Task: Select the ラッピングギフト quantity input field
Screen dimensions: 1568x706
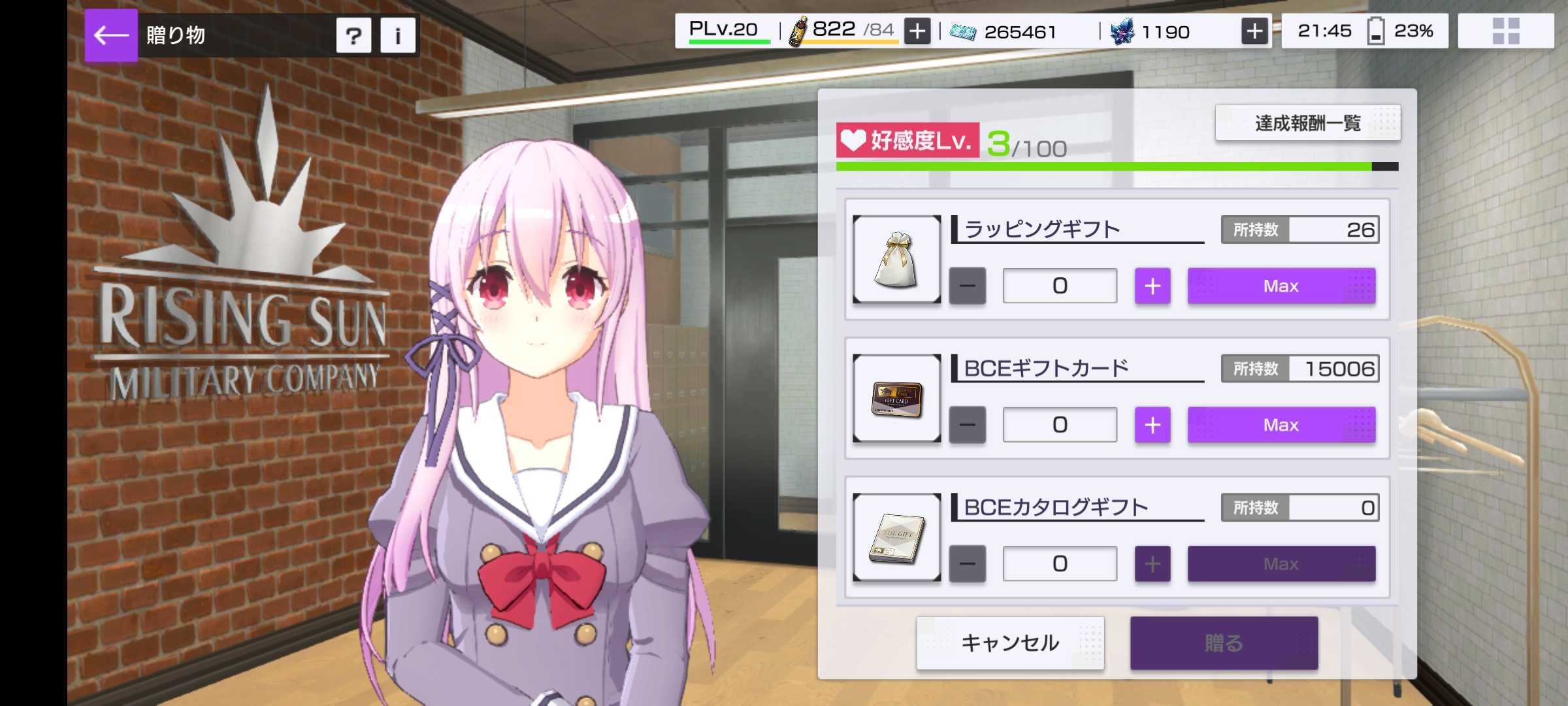Action: [1059, 286]
